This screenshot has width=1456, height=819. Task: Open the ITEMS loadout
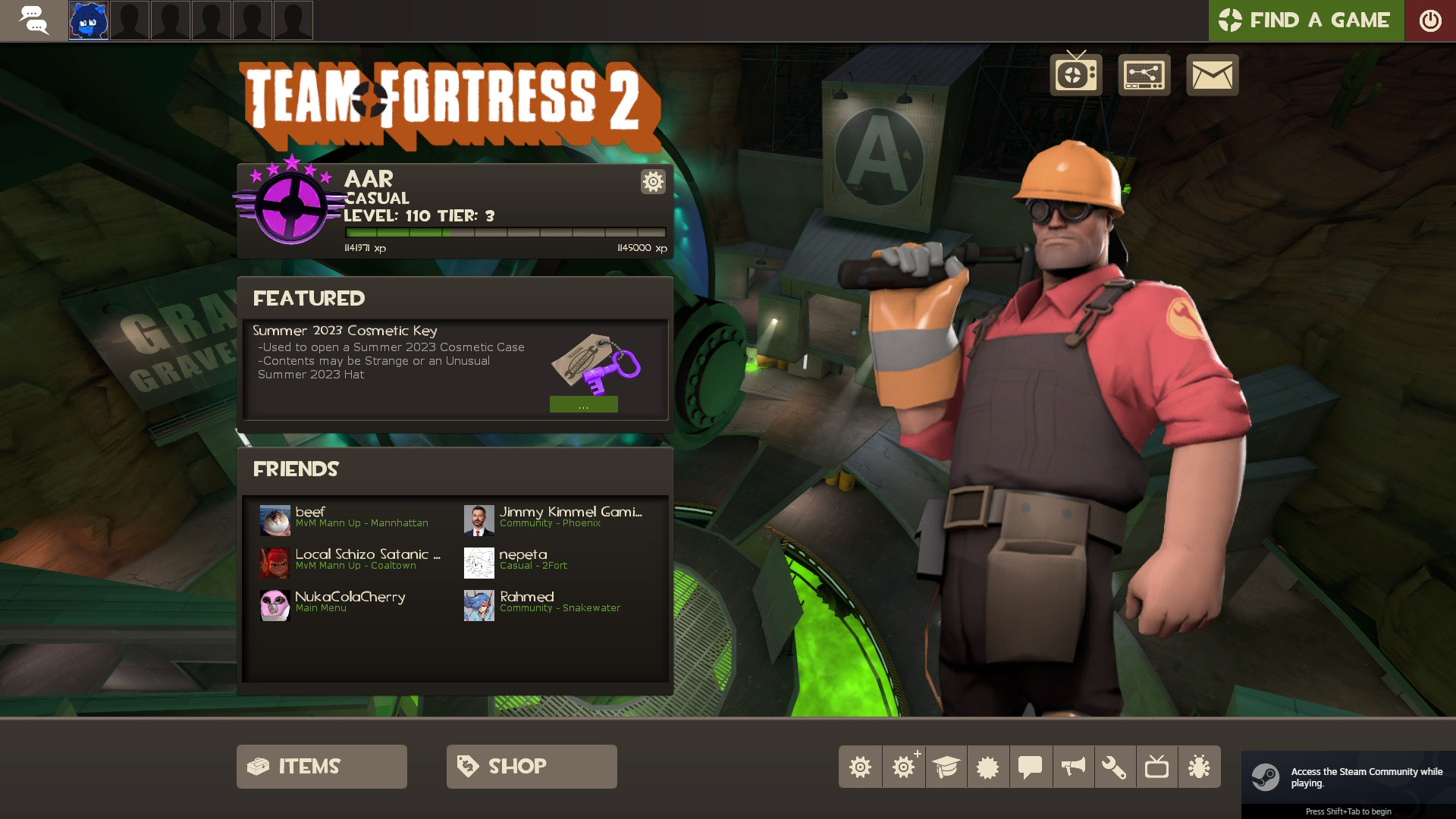321,766
